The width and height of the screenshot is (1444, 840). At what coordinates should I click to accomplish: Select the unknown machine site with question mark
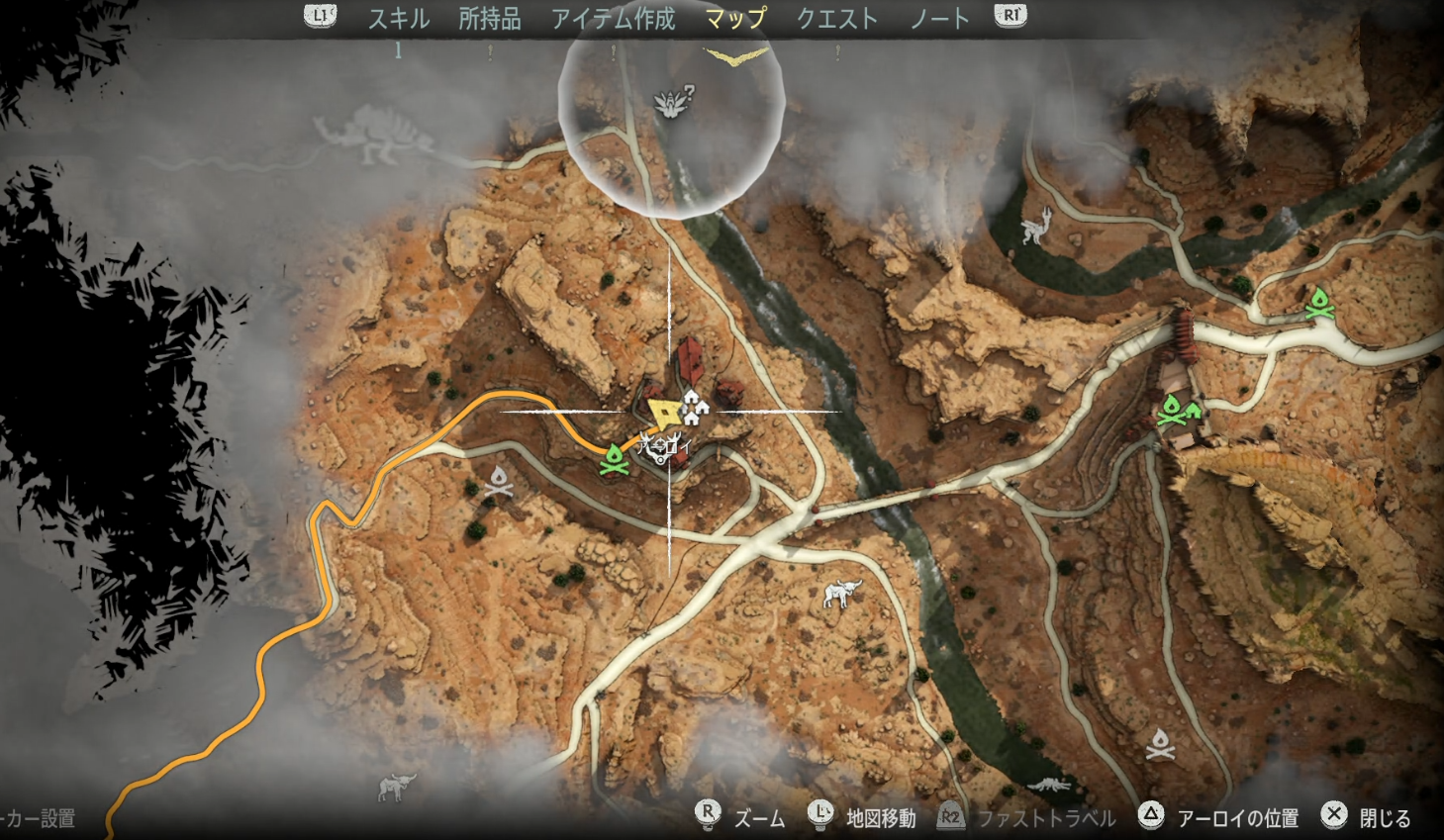(x=675, y=101)
